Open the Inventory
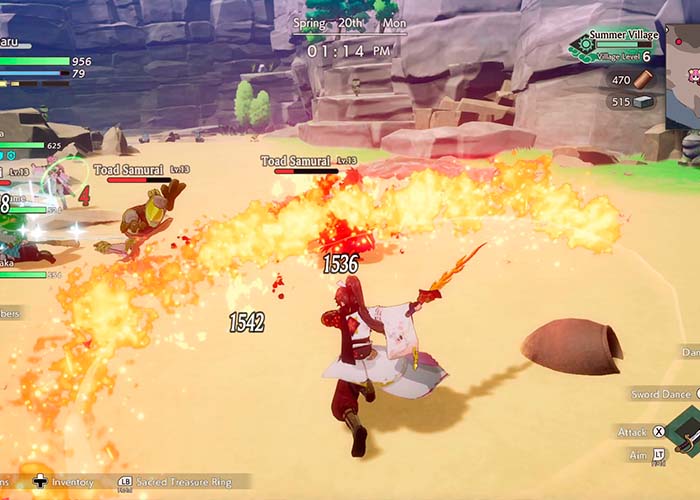This screenshot has height=500, width=700. pyautogui.click(x=72, y=483)
